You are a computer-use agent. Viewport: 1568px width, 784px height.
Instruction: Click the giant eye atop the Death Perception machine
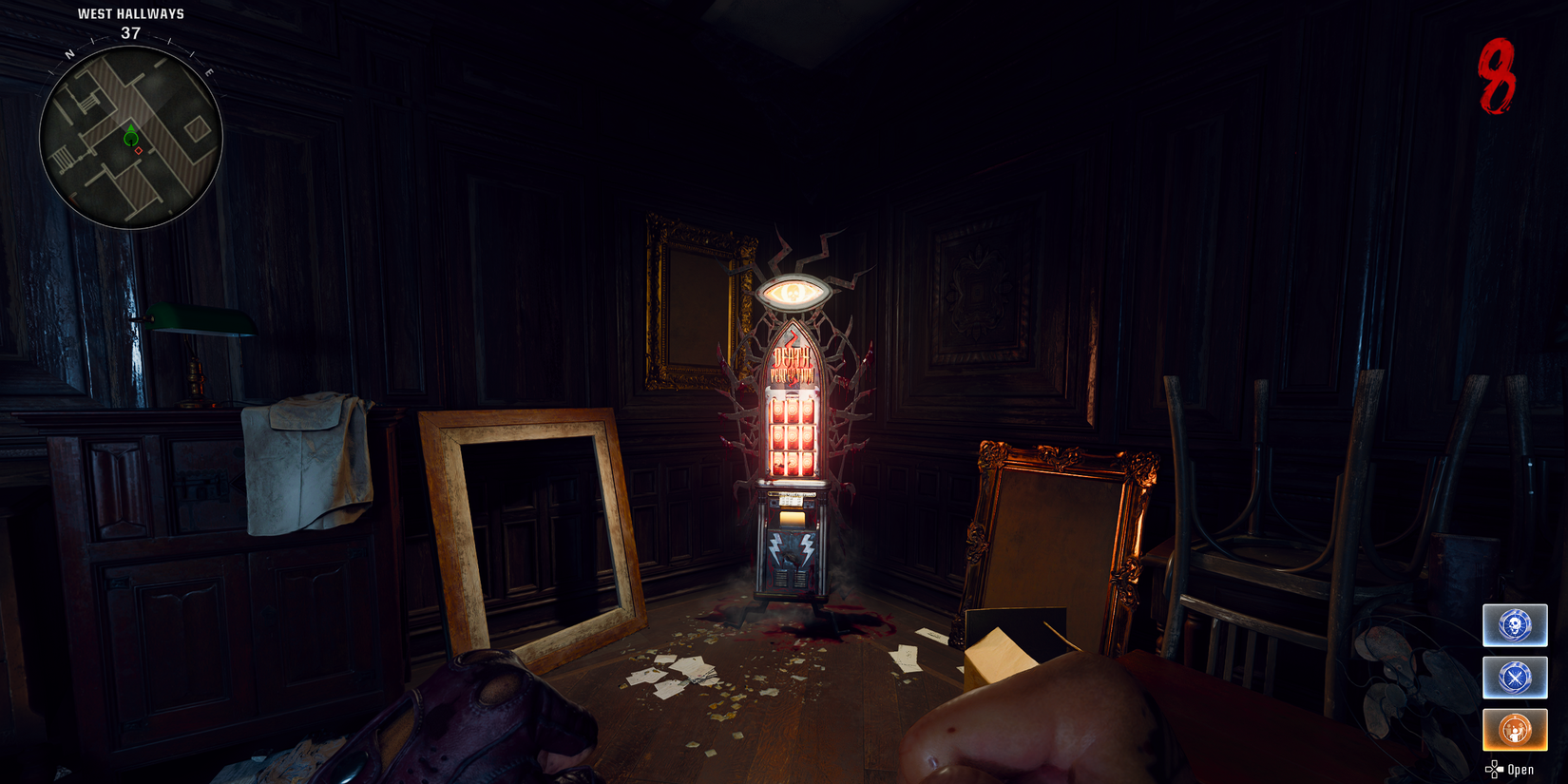coord(794,292)
